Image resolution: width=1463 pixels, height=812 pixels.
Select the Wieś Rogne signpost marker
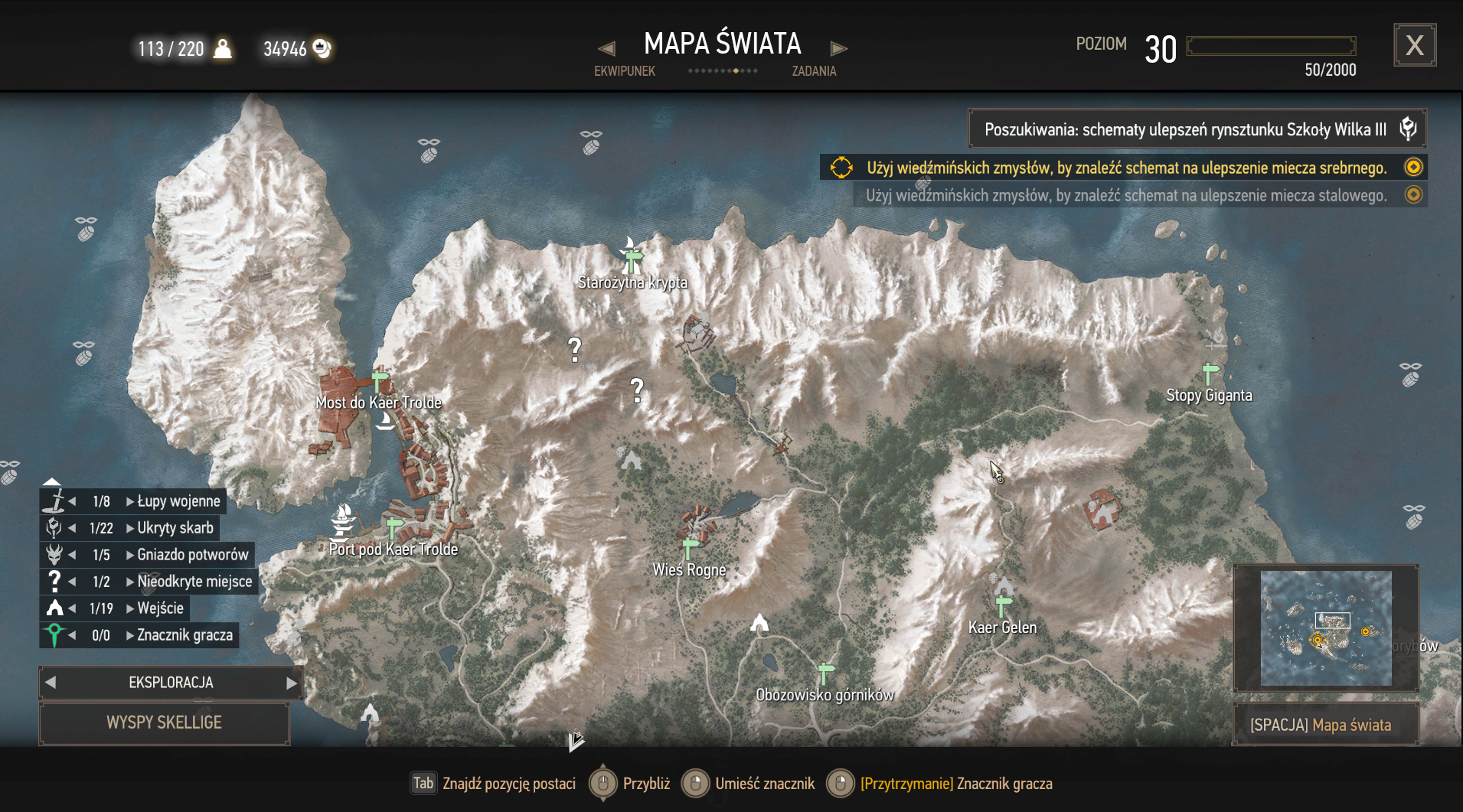coord(690,548)
